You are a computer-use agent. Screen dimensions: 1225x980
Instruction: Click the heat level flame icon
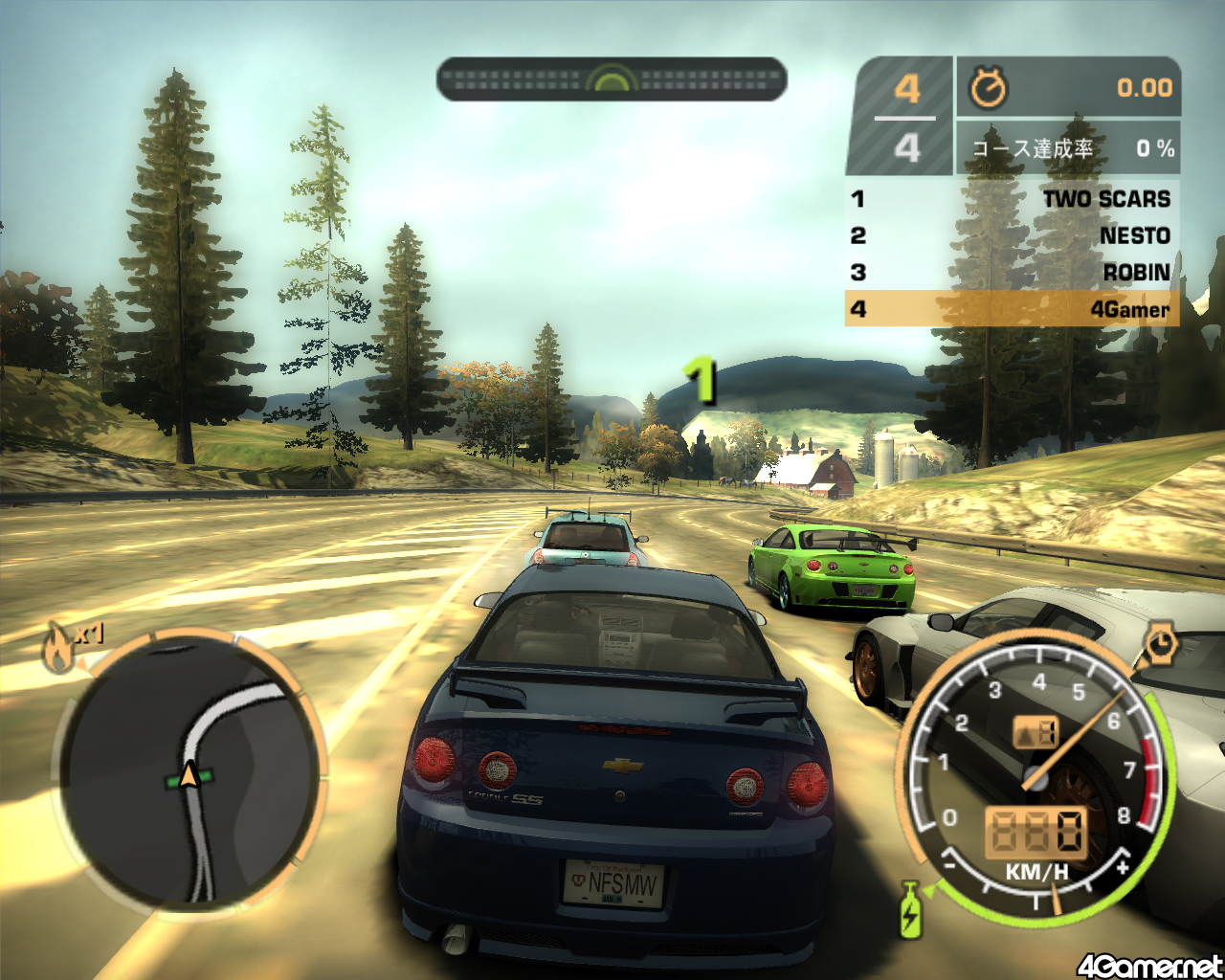pos(58,648)
